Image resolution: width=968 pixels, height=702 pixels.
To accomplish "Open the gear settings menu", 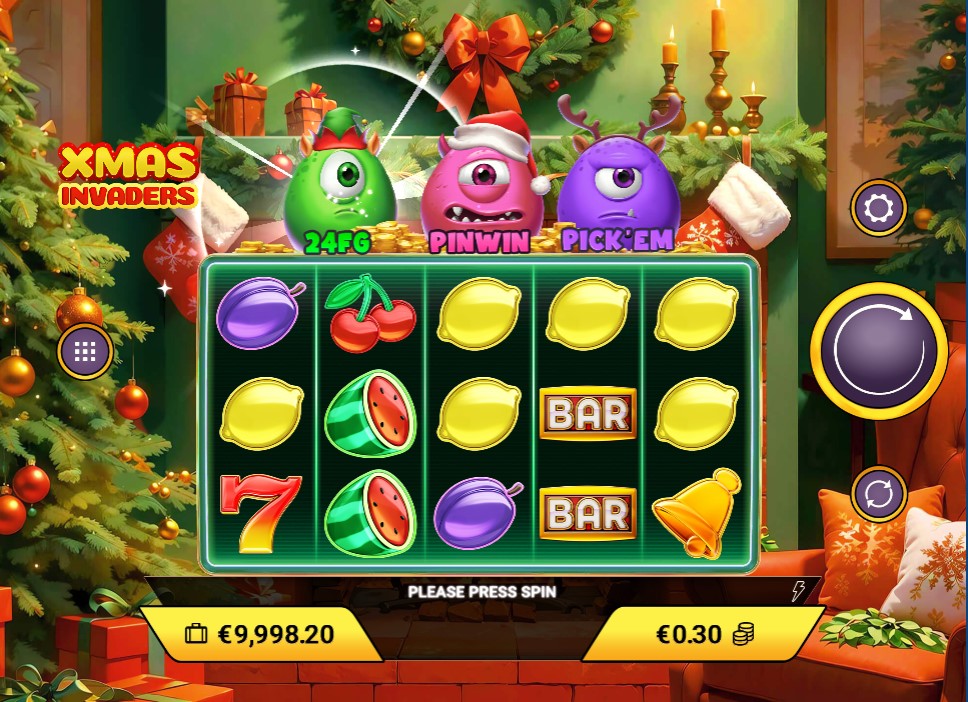I will [x=878, y=209].
